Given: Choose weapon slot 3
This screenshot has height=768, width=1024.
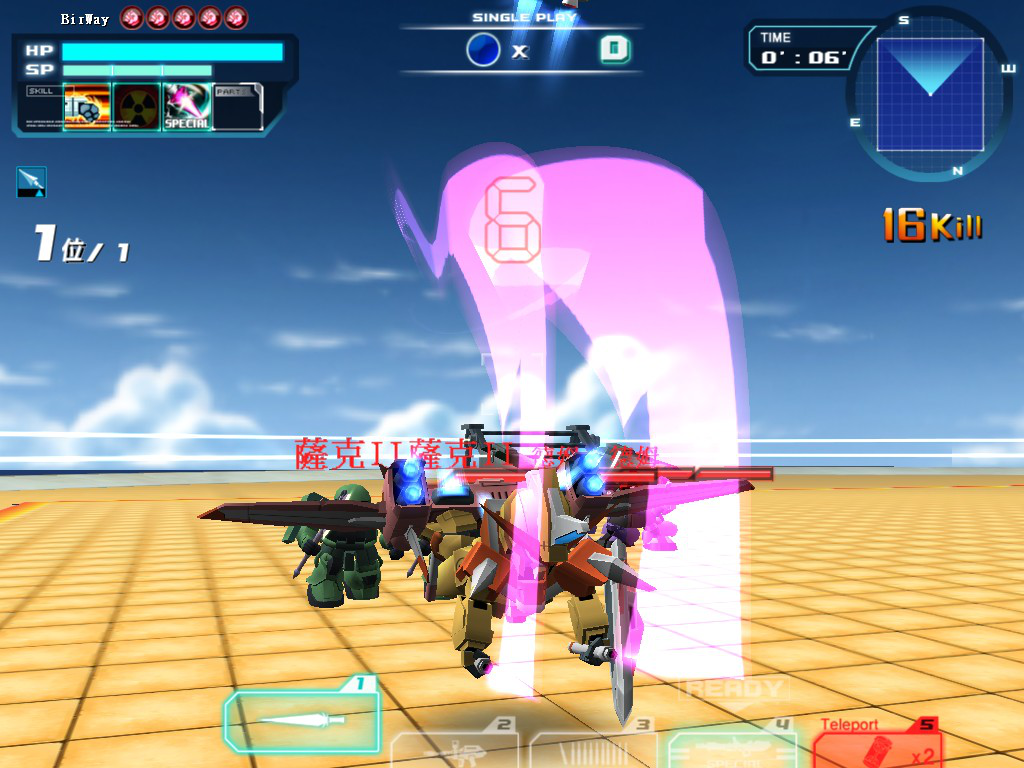Looking at the screenshot, I should click(x=594, y=748).
